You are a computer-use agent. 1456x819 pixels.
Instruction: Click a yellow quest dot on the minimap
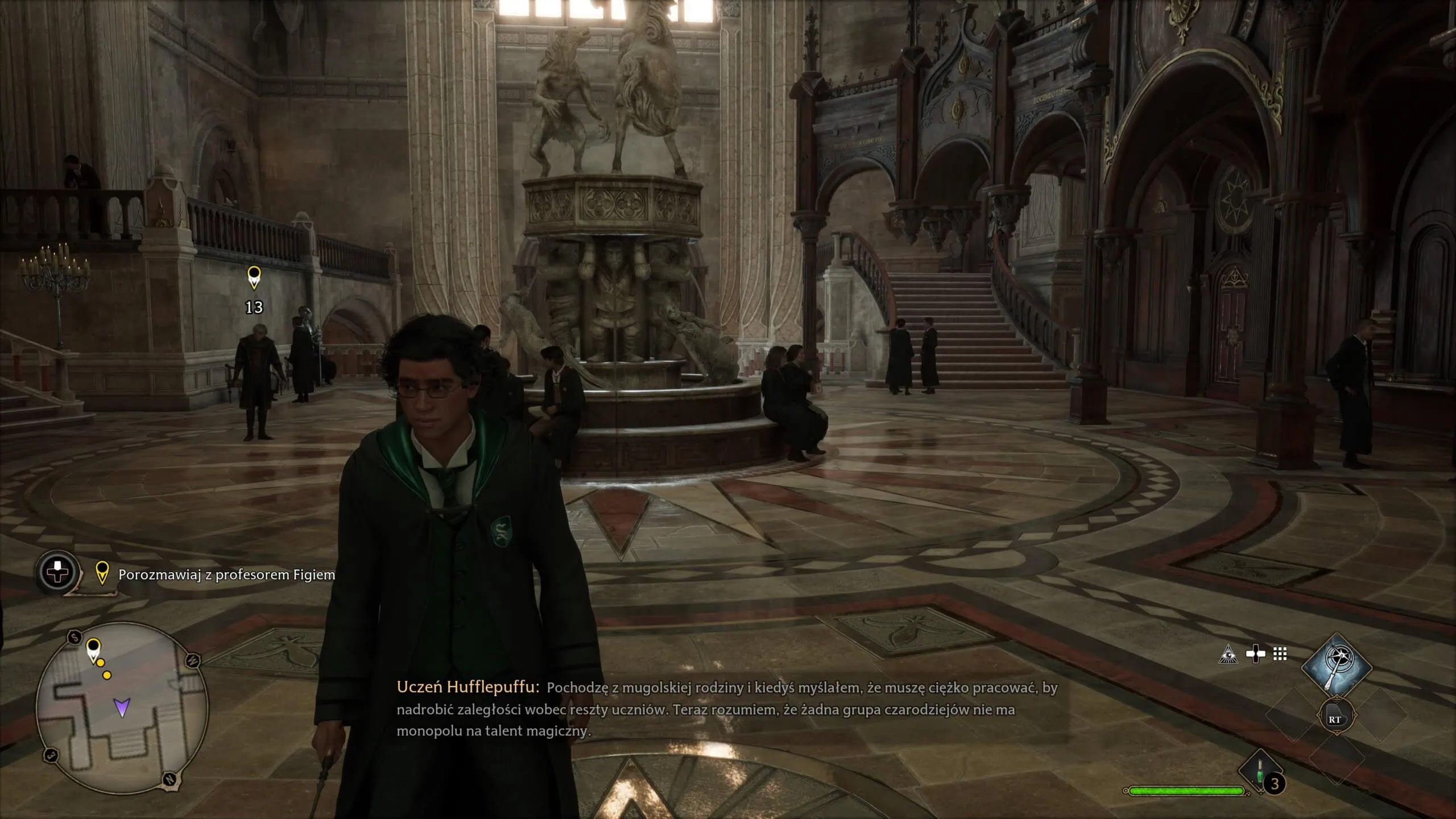(x=101, y=663)
